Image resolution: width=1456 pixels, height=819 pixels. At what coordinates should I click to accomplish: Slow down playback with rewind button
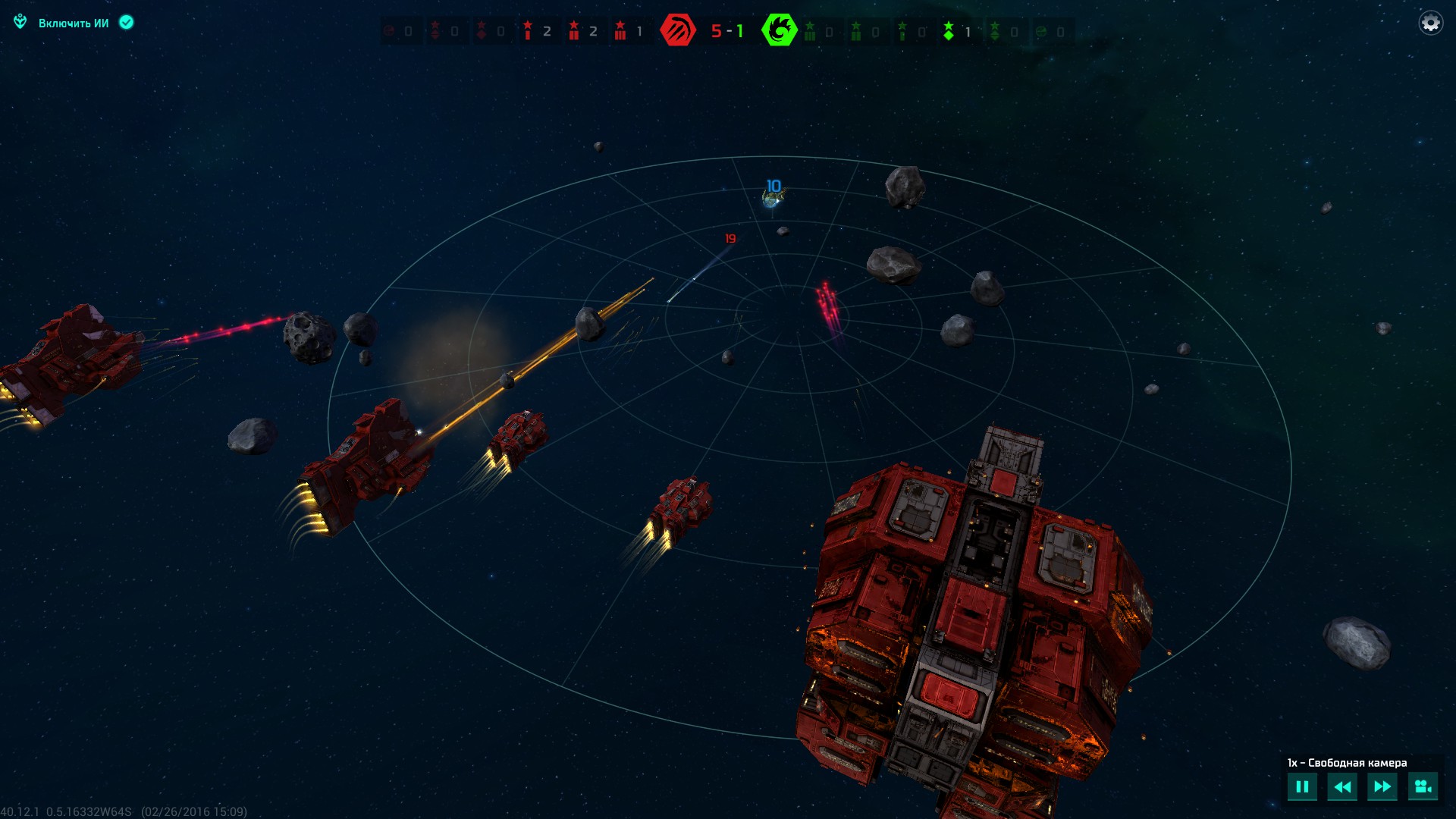pyautogui.click(x=1341, y=786)
